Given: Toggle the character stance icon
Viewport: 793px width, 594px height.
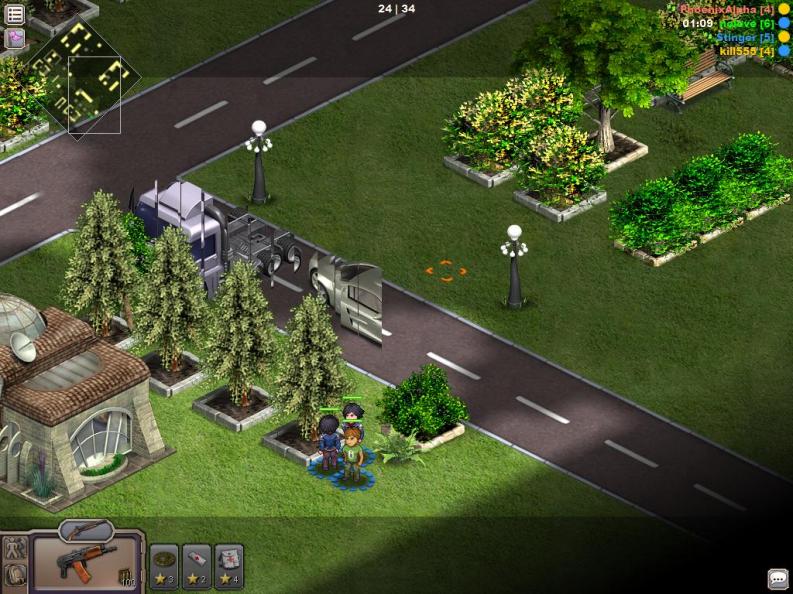Looking at the screenshot, I should pos(15,549).
